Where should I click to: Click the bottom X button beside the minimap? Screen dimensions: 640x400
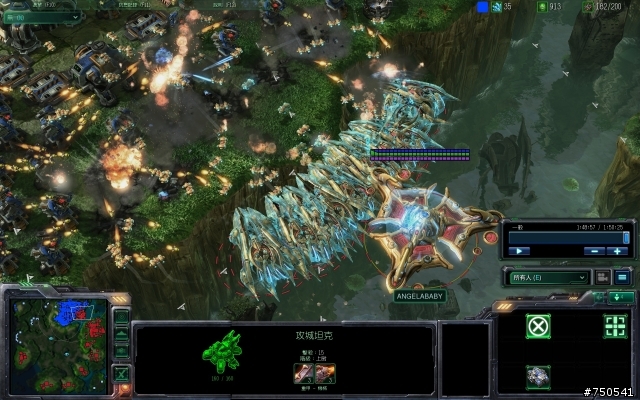[x=121, y=375]
